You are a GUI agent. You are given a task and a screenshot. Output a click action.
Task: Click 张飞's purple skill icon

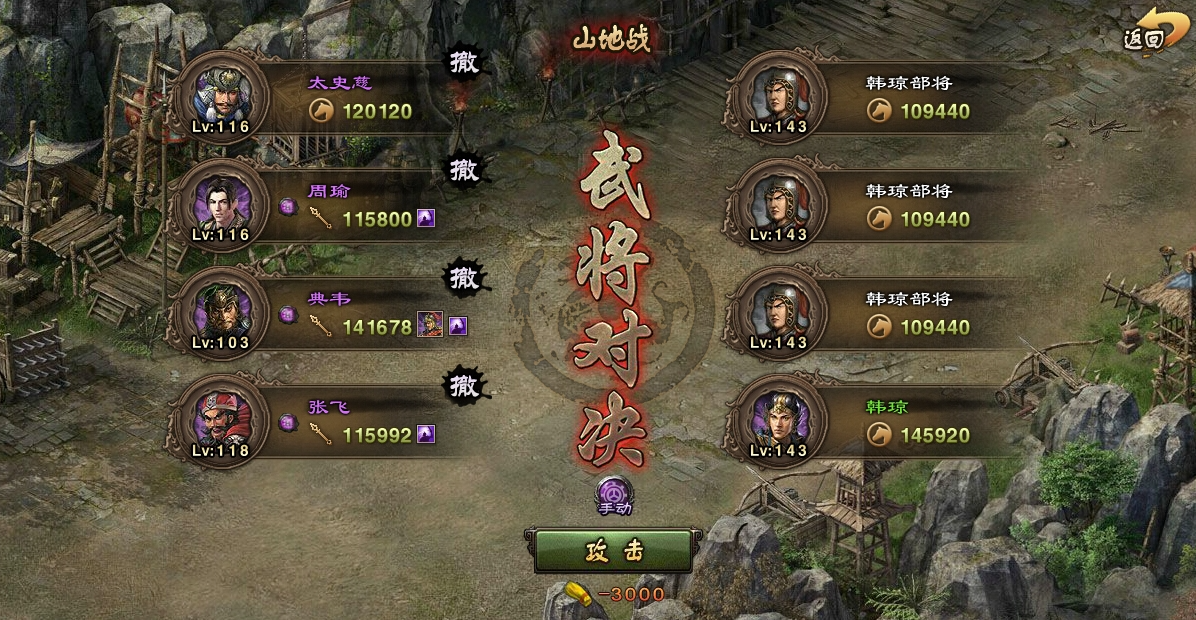point(426,434)
